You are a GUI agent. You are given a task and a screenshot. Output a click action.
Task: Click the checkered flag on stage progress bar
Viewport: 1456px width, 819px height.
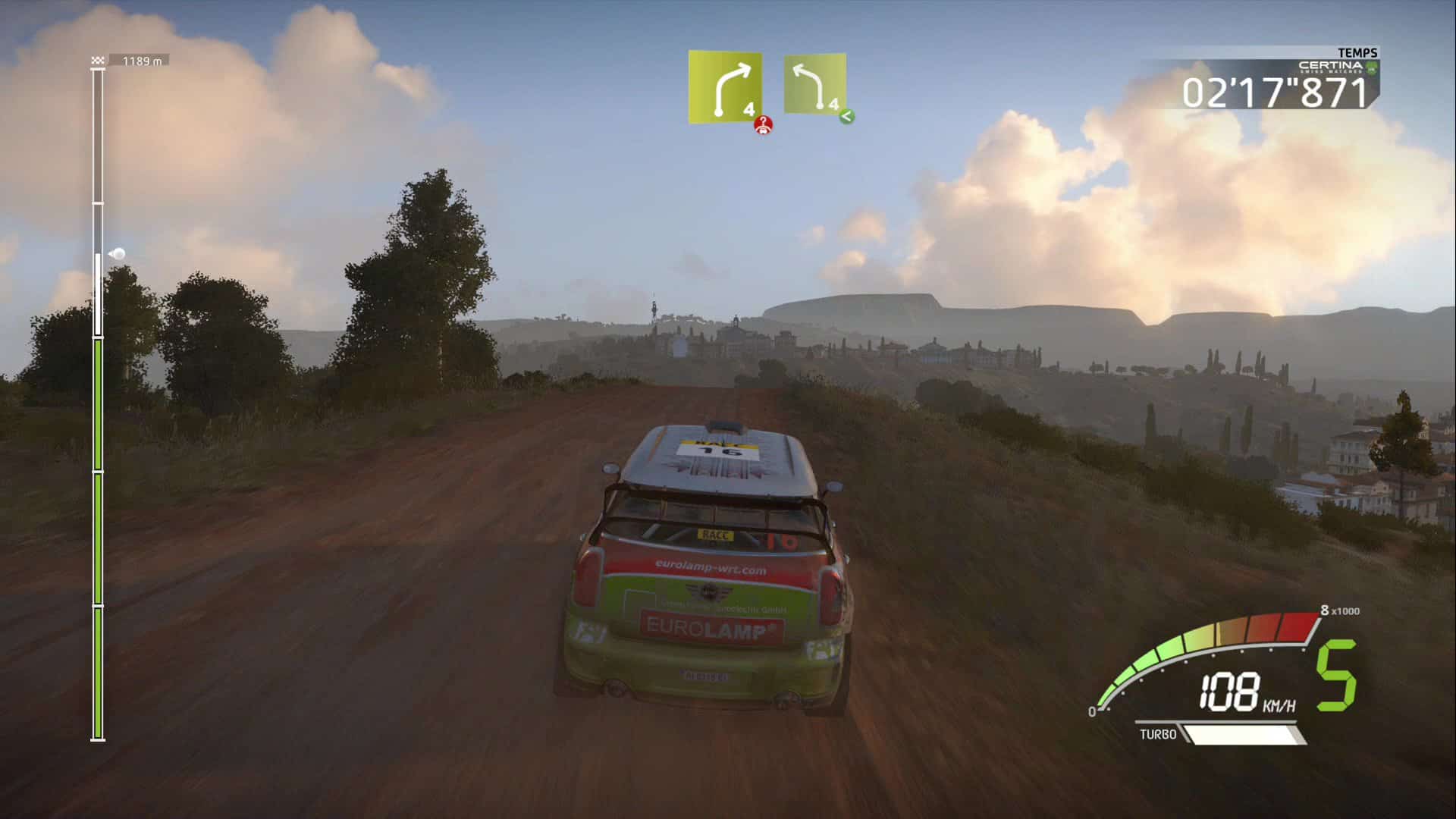[x=98, y=61]
